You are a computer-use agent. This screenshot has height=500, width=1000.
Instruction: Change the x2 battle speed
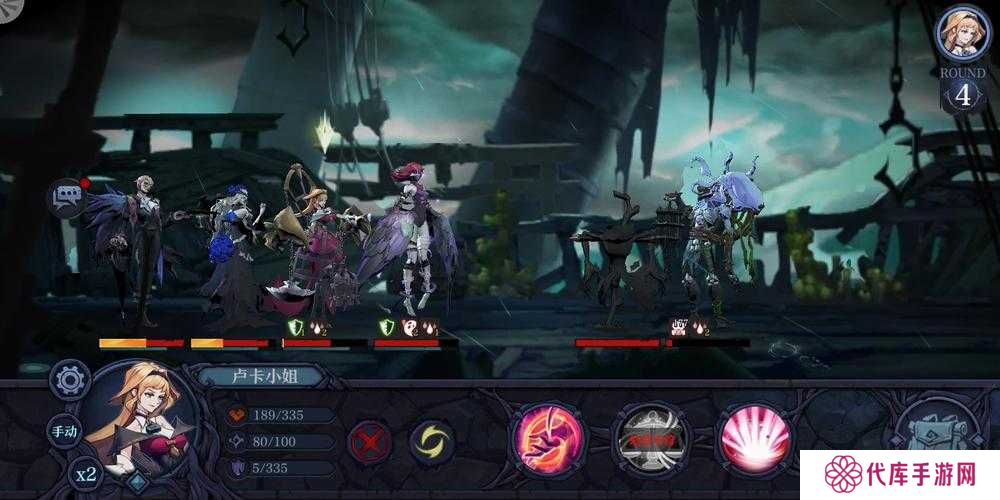click(85, 474)
